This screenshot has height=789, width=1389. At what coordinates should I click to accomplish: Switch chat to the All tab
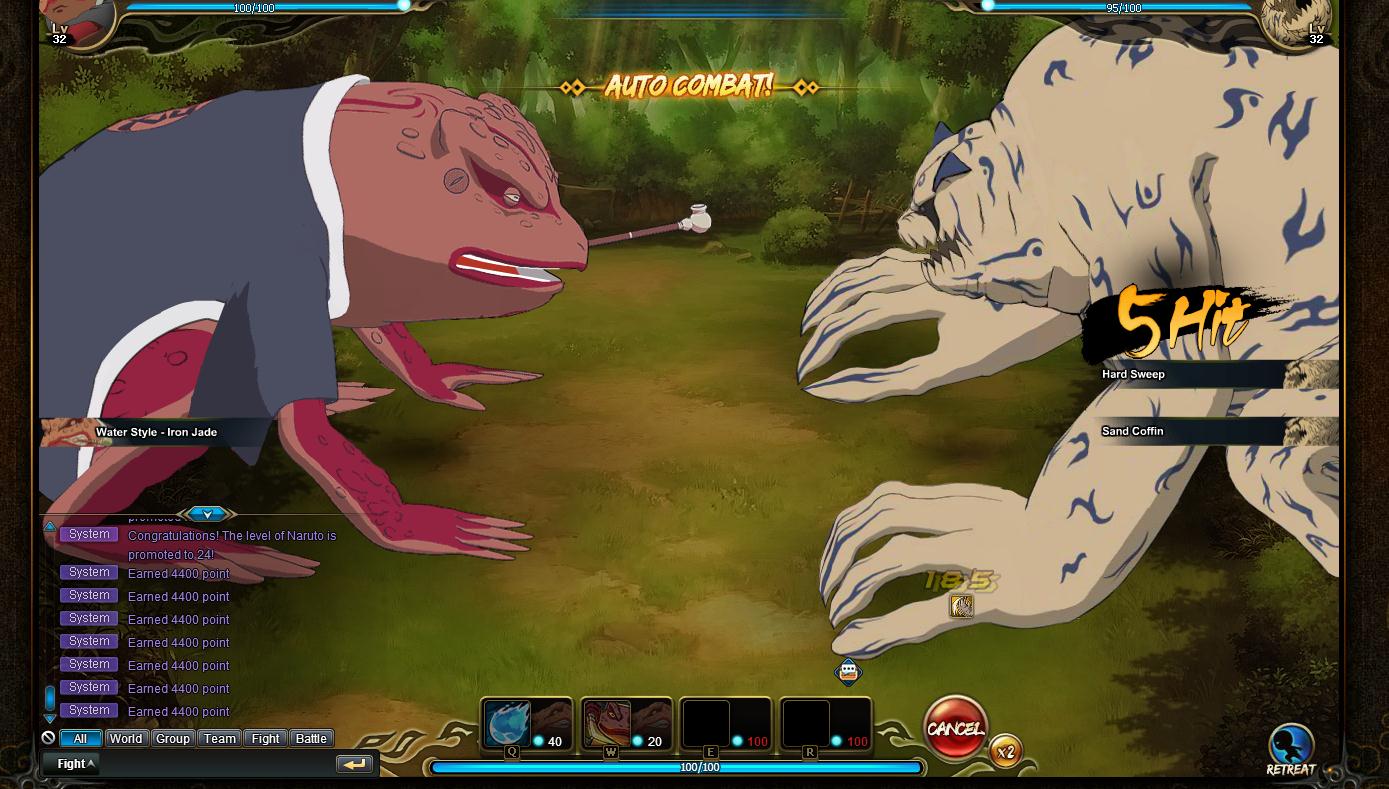[80, 739]
